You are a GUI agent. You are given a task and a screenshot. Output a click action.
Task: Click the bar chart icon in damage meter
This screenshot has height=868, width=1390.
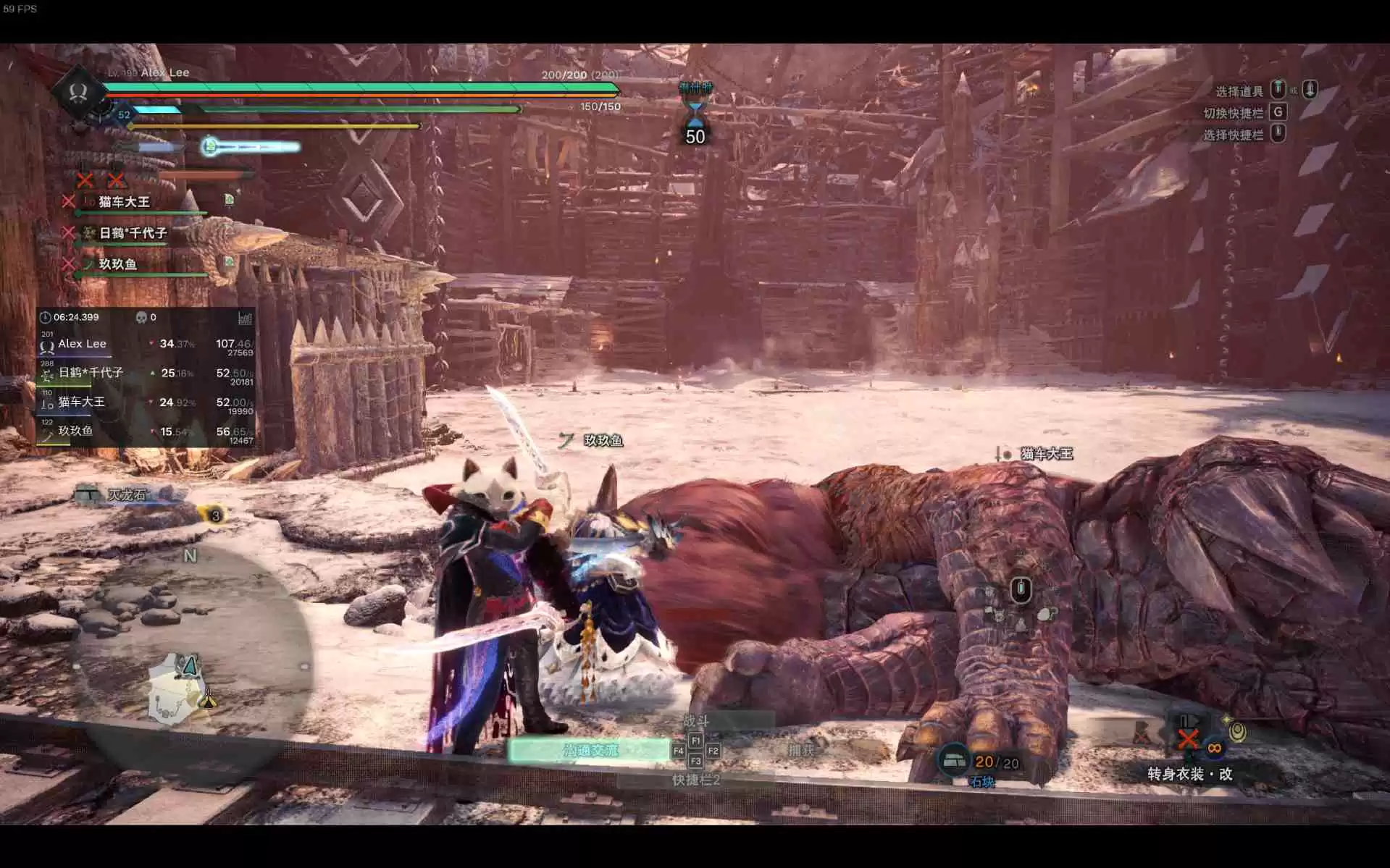tap(245, 318)
